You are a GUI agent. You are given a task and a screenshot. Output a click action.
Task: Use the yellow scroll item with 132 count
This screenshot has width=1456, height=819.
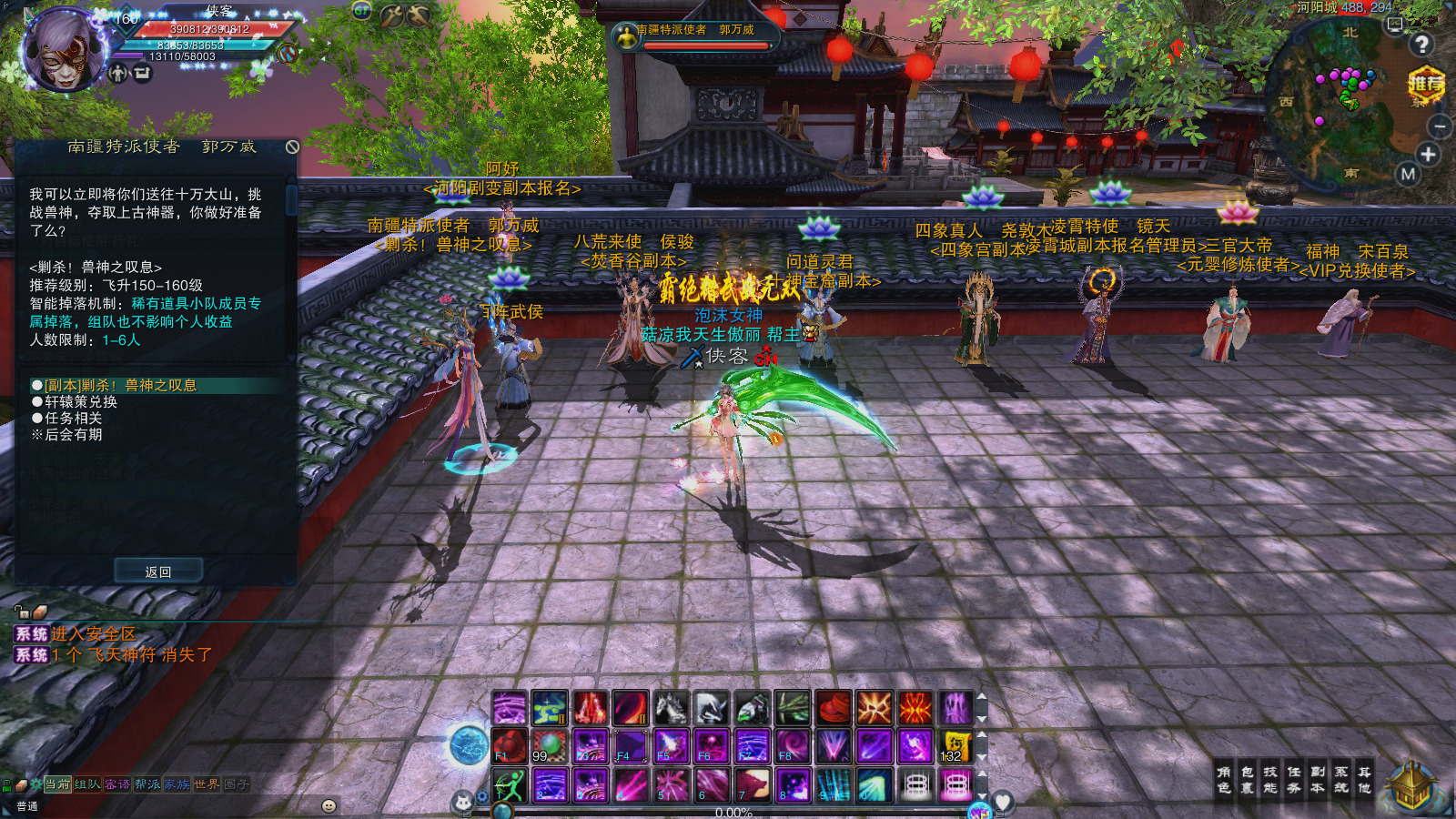click(955, 746)
